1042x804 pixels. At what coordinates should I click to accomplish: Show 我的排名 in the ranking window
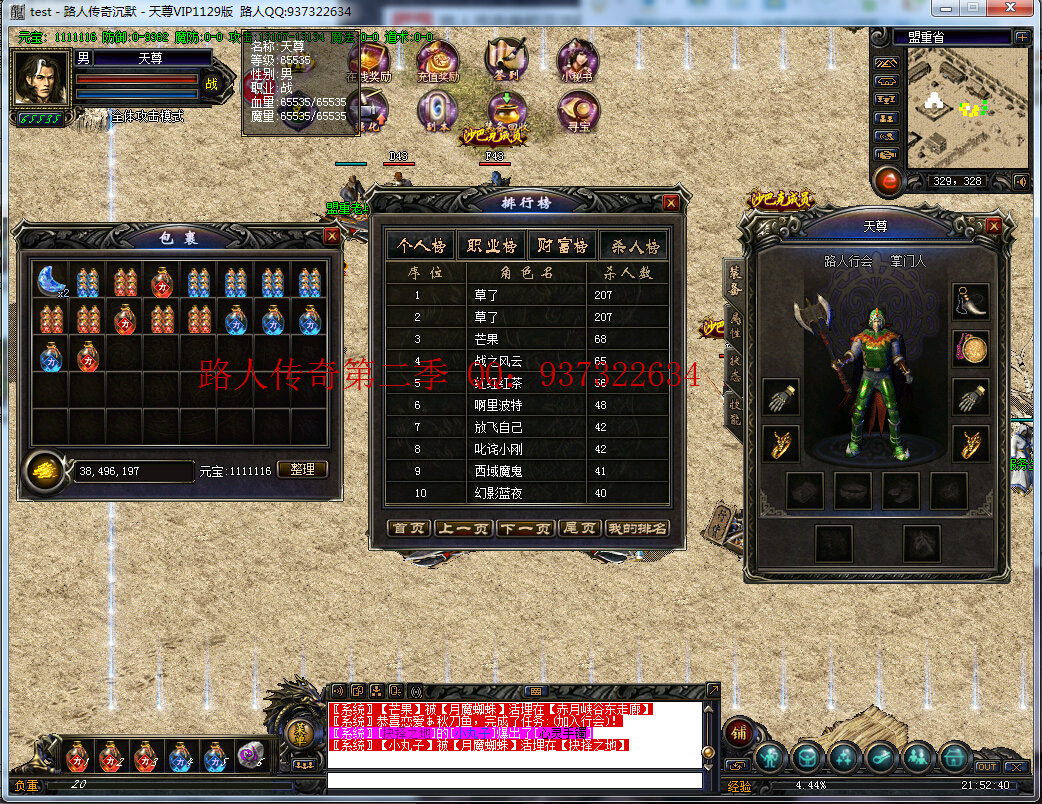[x=637, y=528]
